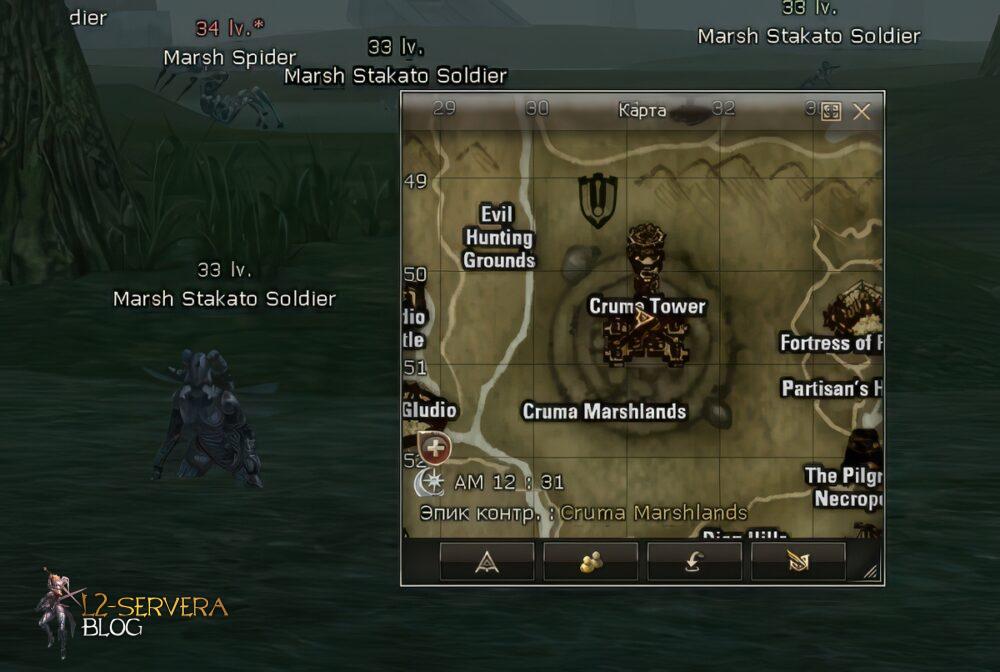The width and height of the screenshot is (1000, 672).
Task: Click the Partisan's Hideaway map label
Action: tap(831, 388)
